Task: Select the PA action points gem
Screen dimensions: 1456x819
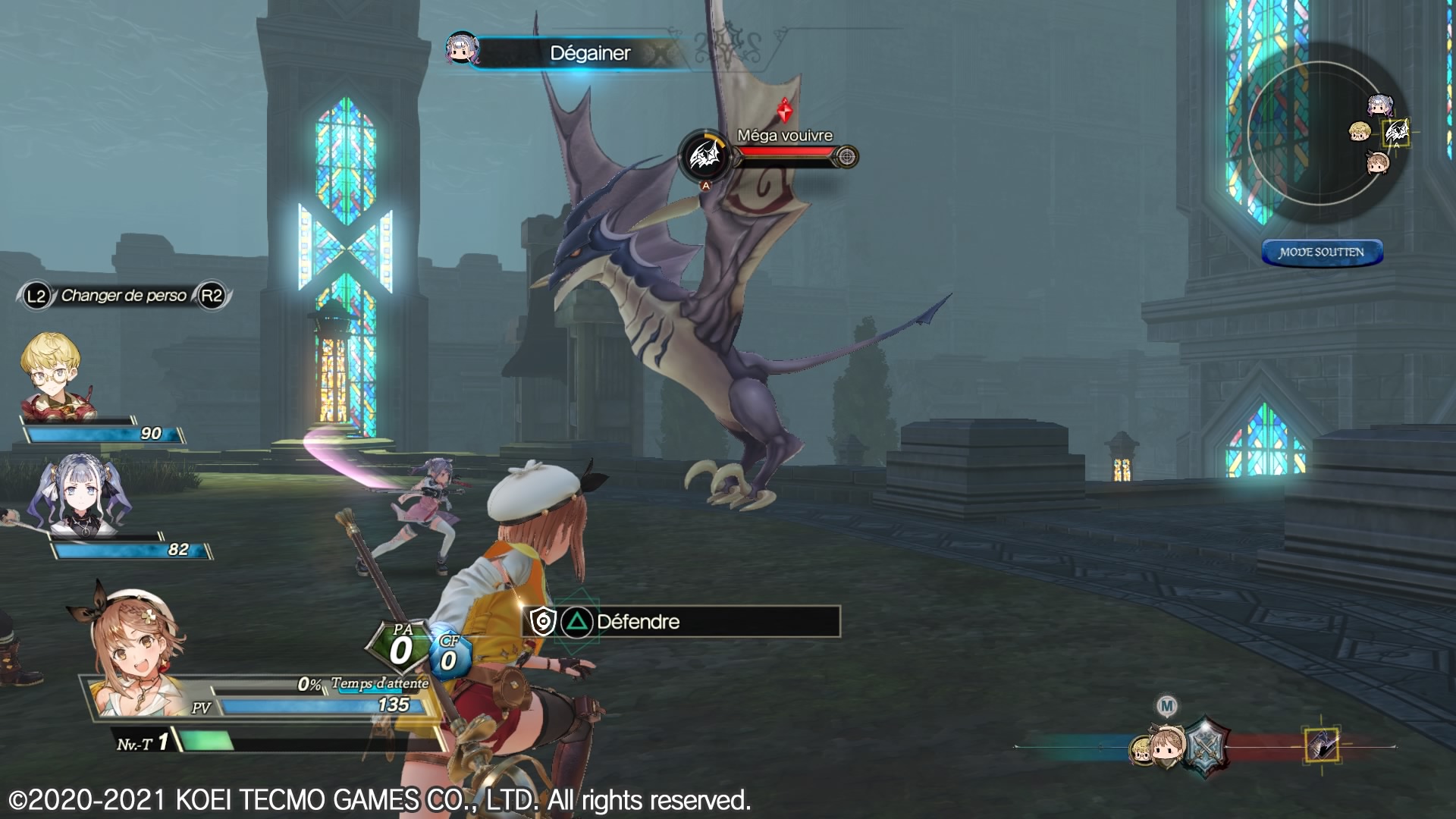Action: [400, 647]
